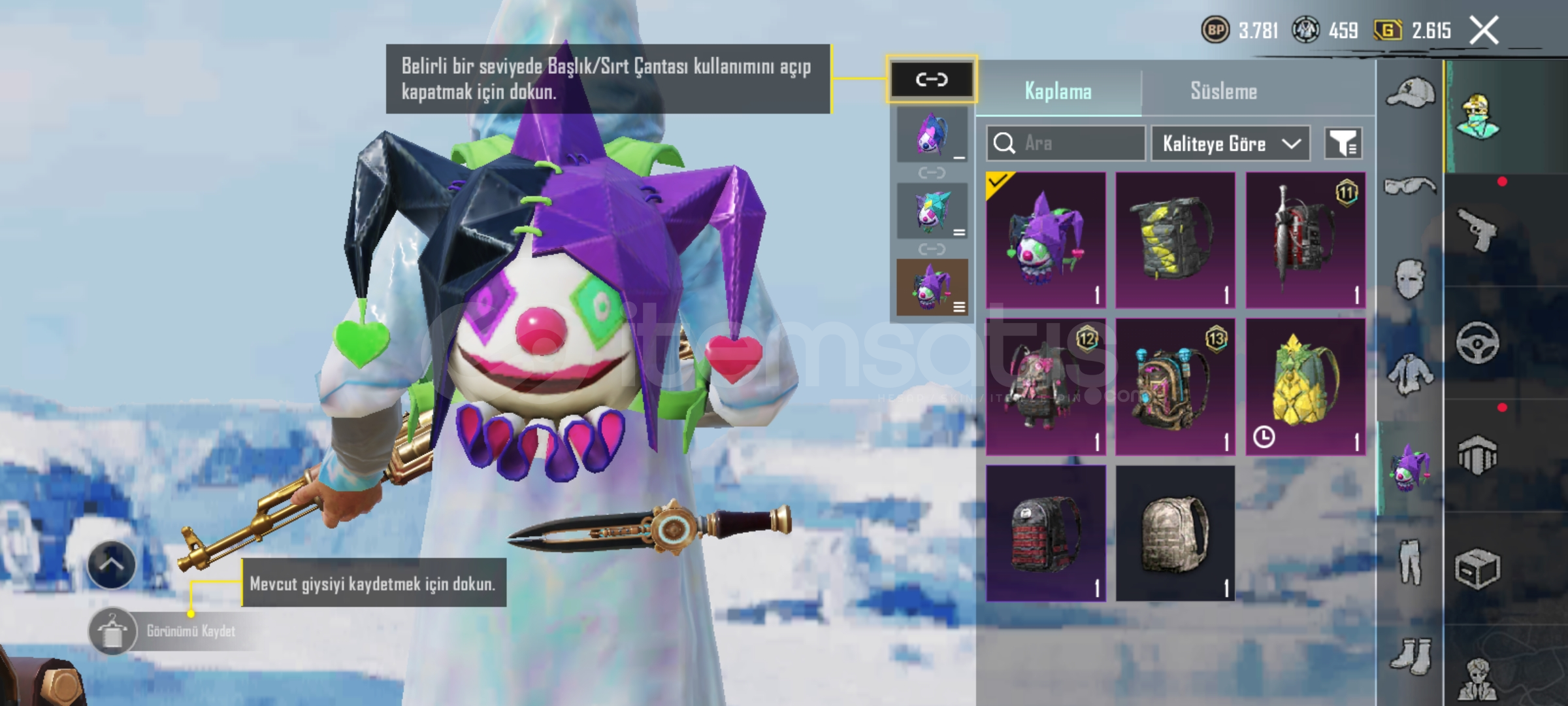Open the pistol weapons section

[1477, 229]
